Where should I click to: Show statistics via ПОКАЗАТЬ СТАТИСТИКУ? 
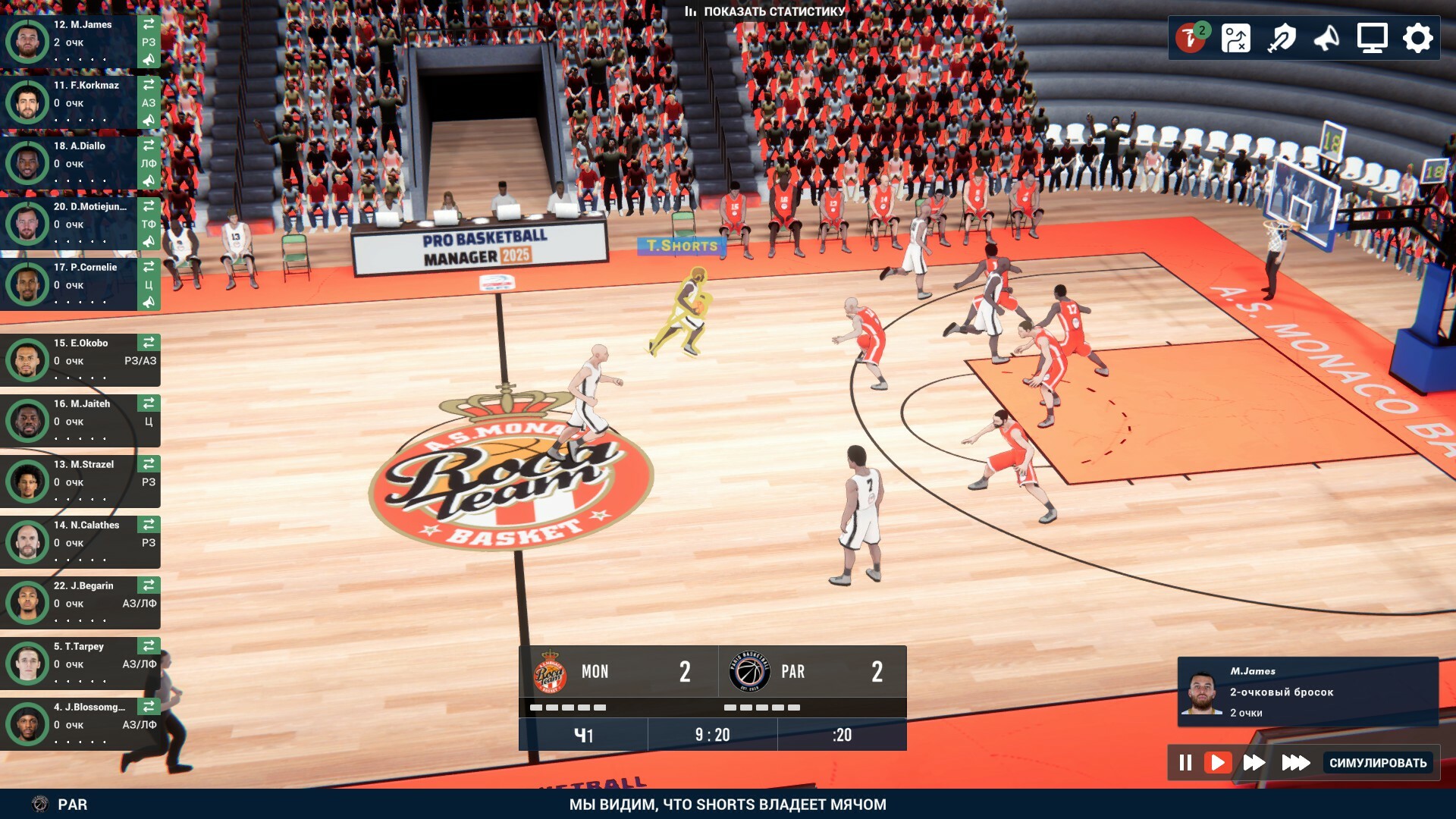(x=764, y=11)
